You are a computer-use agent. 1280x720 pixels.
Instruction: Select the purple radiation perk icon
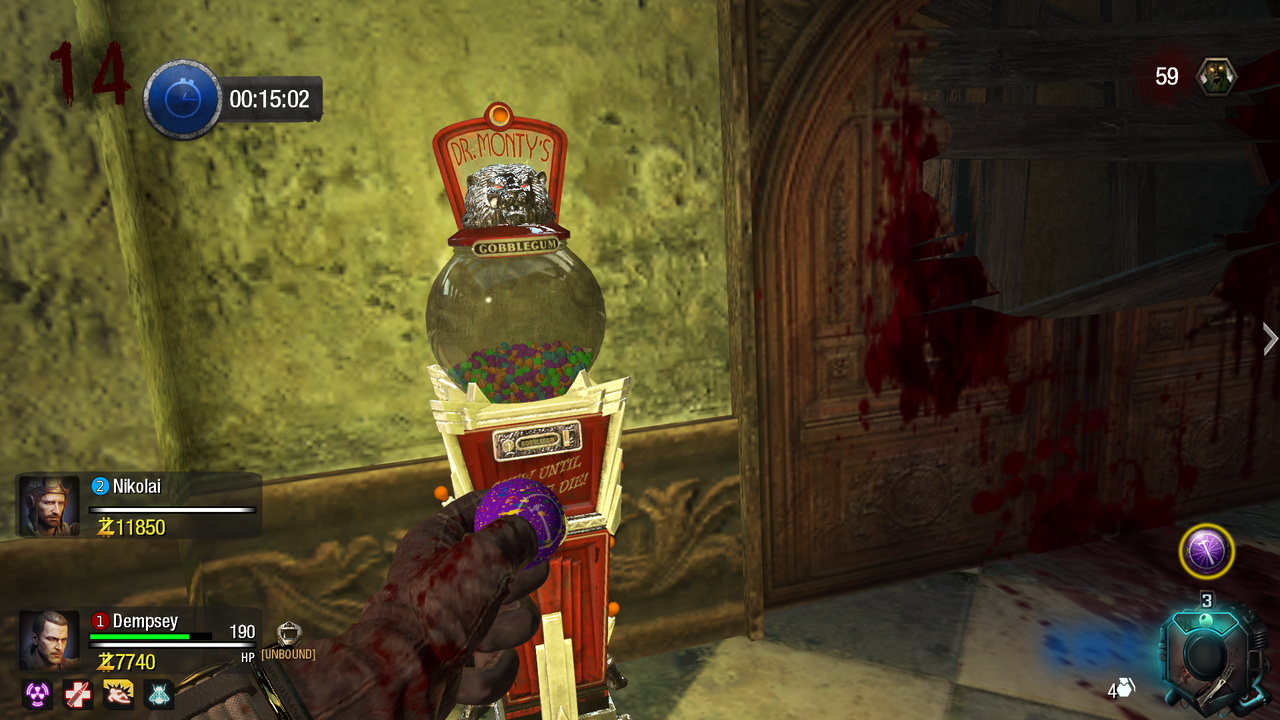[37, 693]
